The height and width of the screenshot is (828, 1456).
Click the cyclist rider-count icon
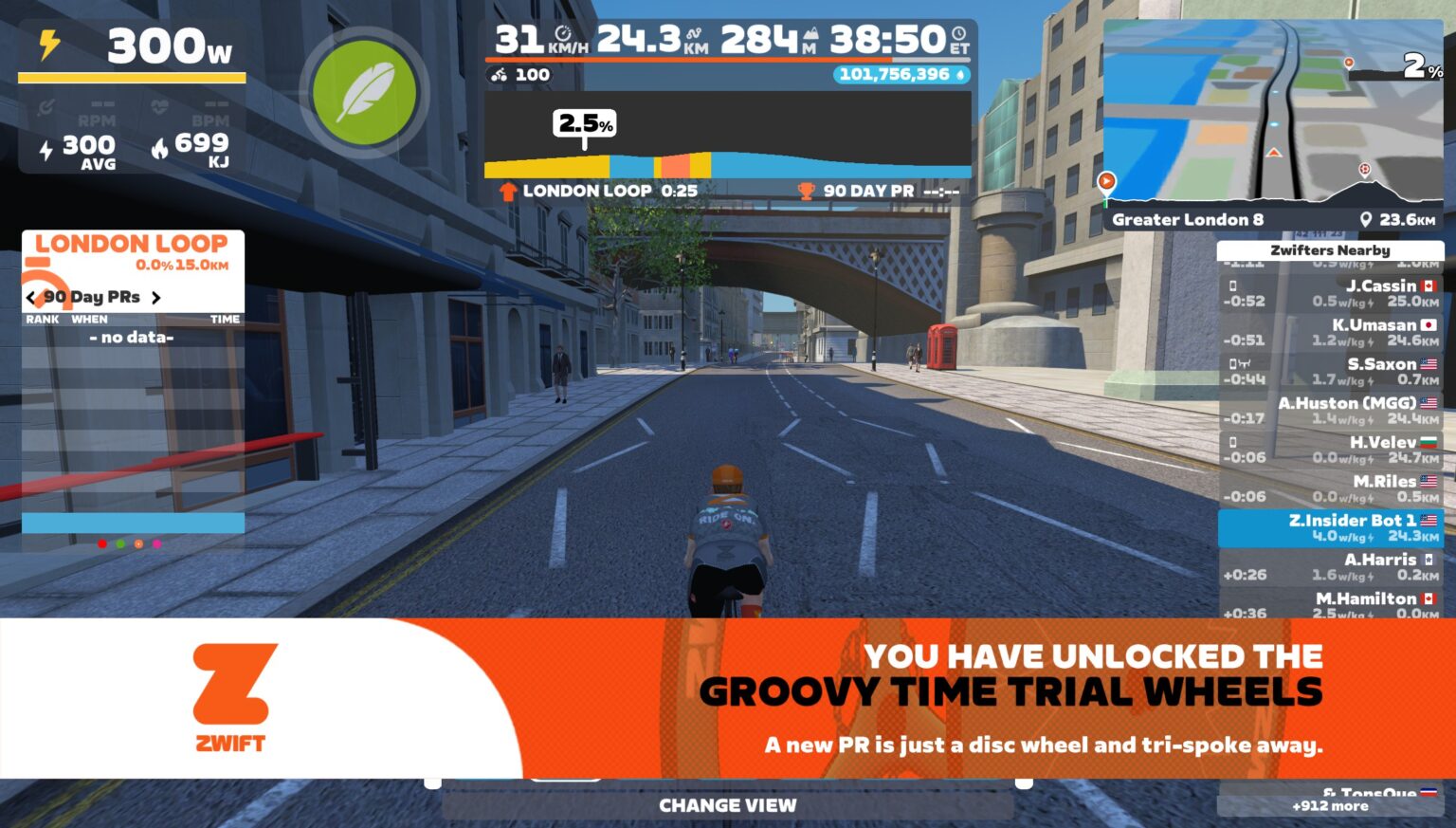pyautogui.click(x=499, y=74)
